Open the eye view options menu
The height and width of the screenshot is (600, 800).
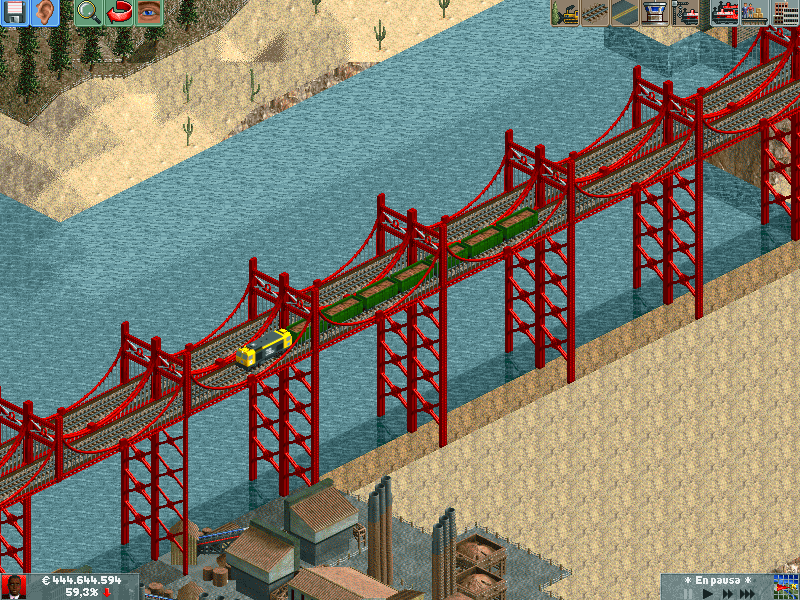click(150, 13)
